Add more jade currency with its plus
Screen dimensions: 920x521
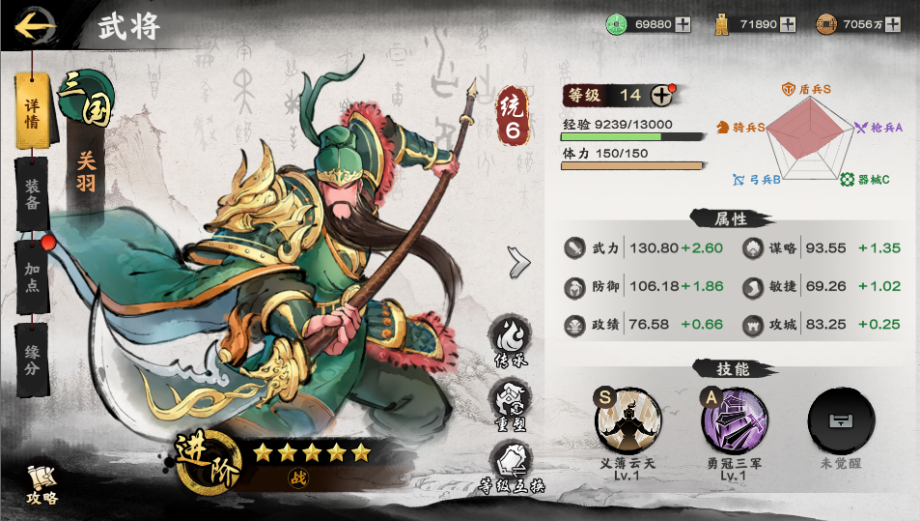683,25
